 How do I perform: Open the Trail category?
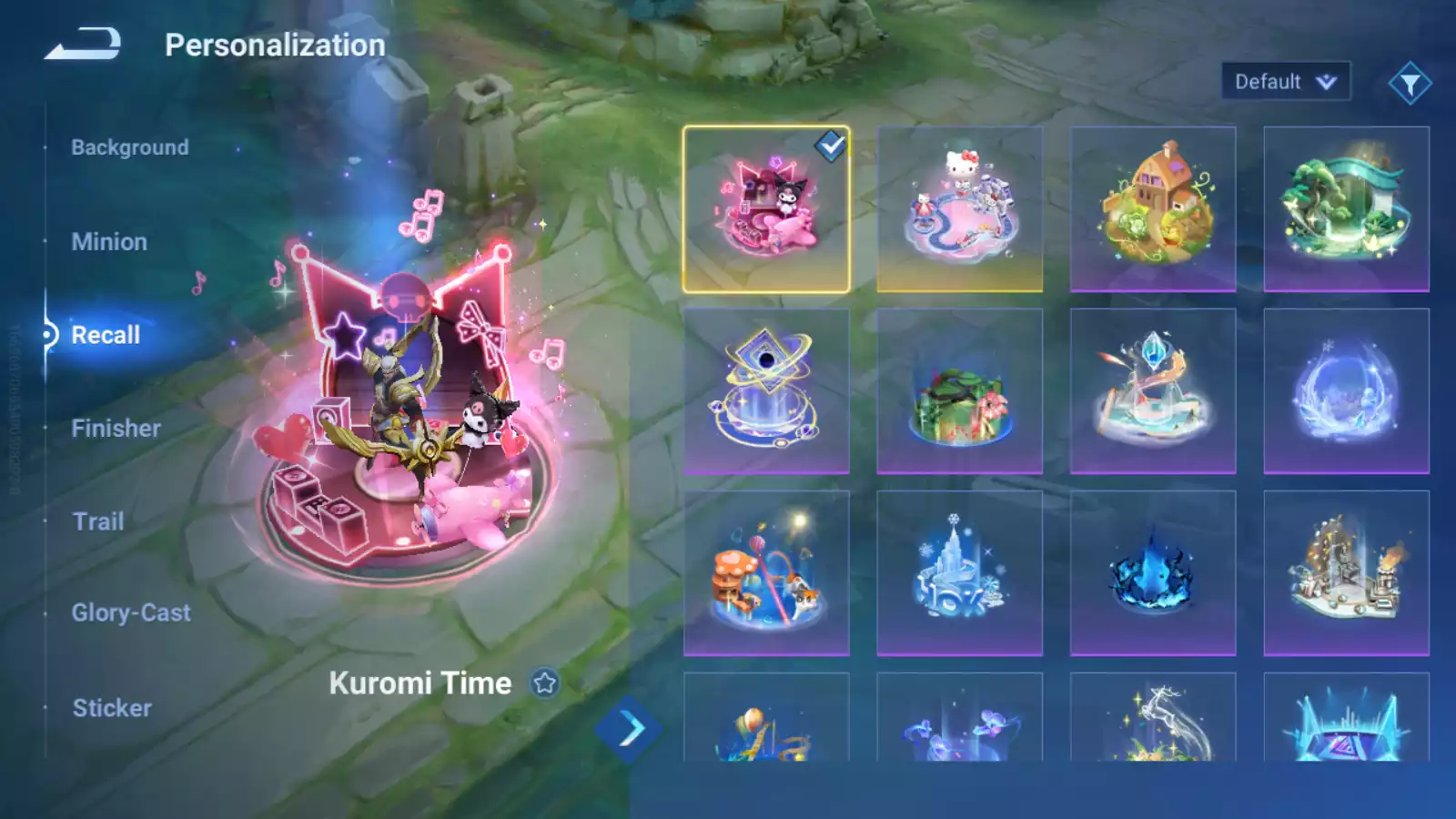(x=98, y=521)
